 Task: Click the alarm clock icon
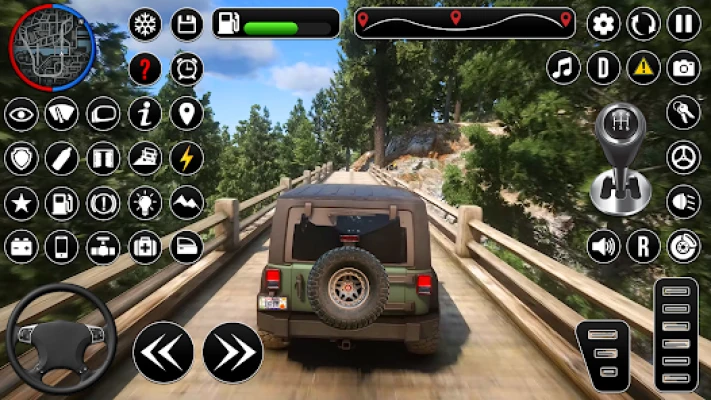186,69
